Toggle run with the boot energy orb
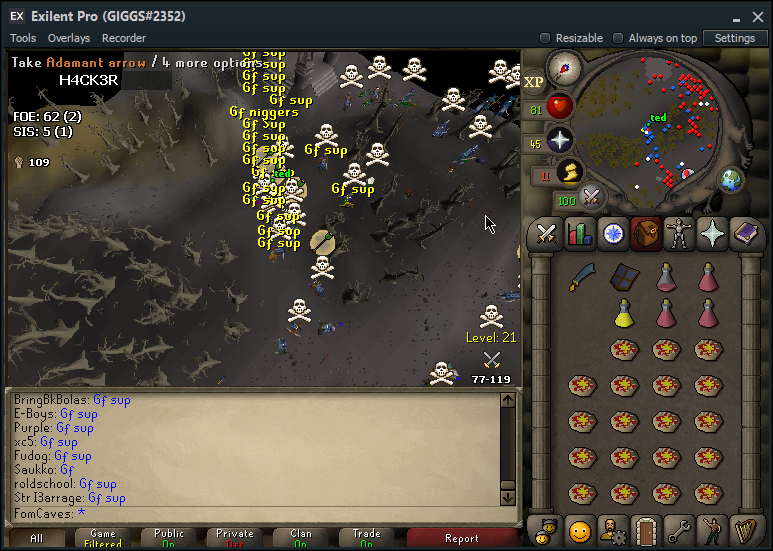The height and width of the screenshot is (551, 773). [x=570, y=172]
